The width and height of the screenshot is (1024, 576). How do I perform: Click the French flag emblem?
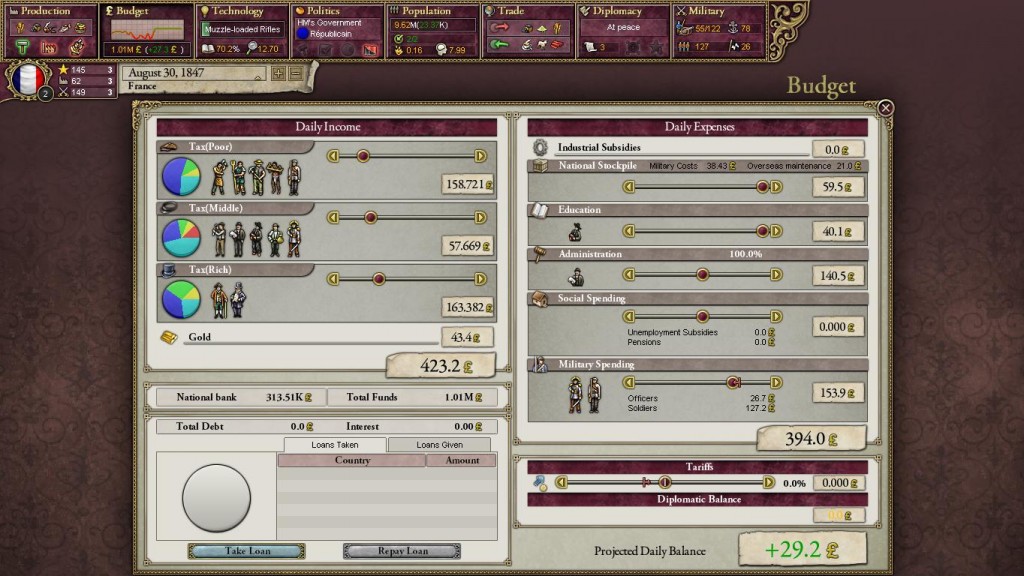28,80
